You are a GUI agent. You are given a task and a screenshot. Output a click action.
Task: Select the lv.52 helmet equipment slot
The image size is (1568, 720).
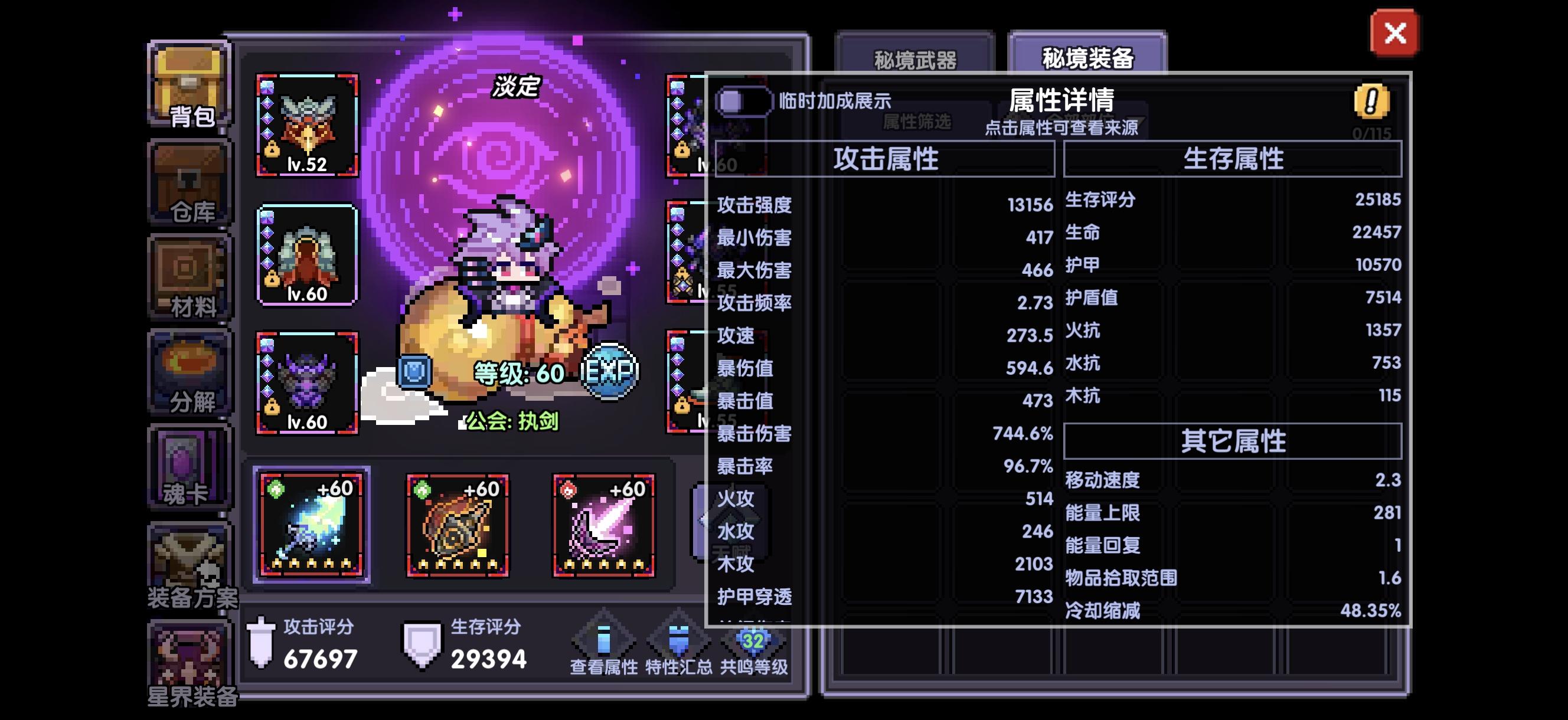[x=308, y=126]
